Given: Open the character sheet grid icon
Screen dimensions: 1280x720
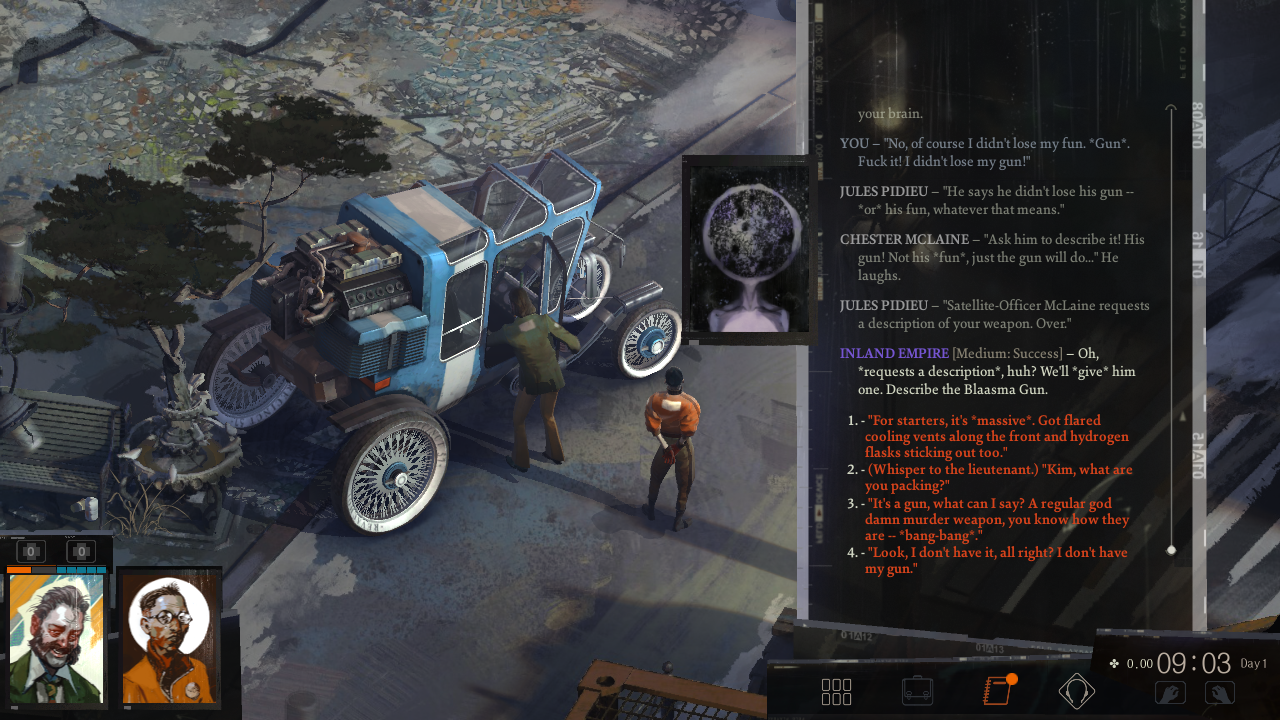Looking at the screenshot, I should point(836,692).
